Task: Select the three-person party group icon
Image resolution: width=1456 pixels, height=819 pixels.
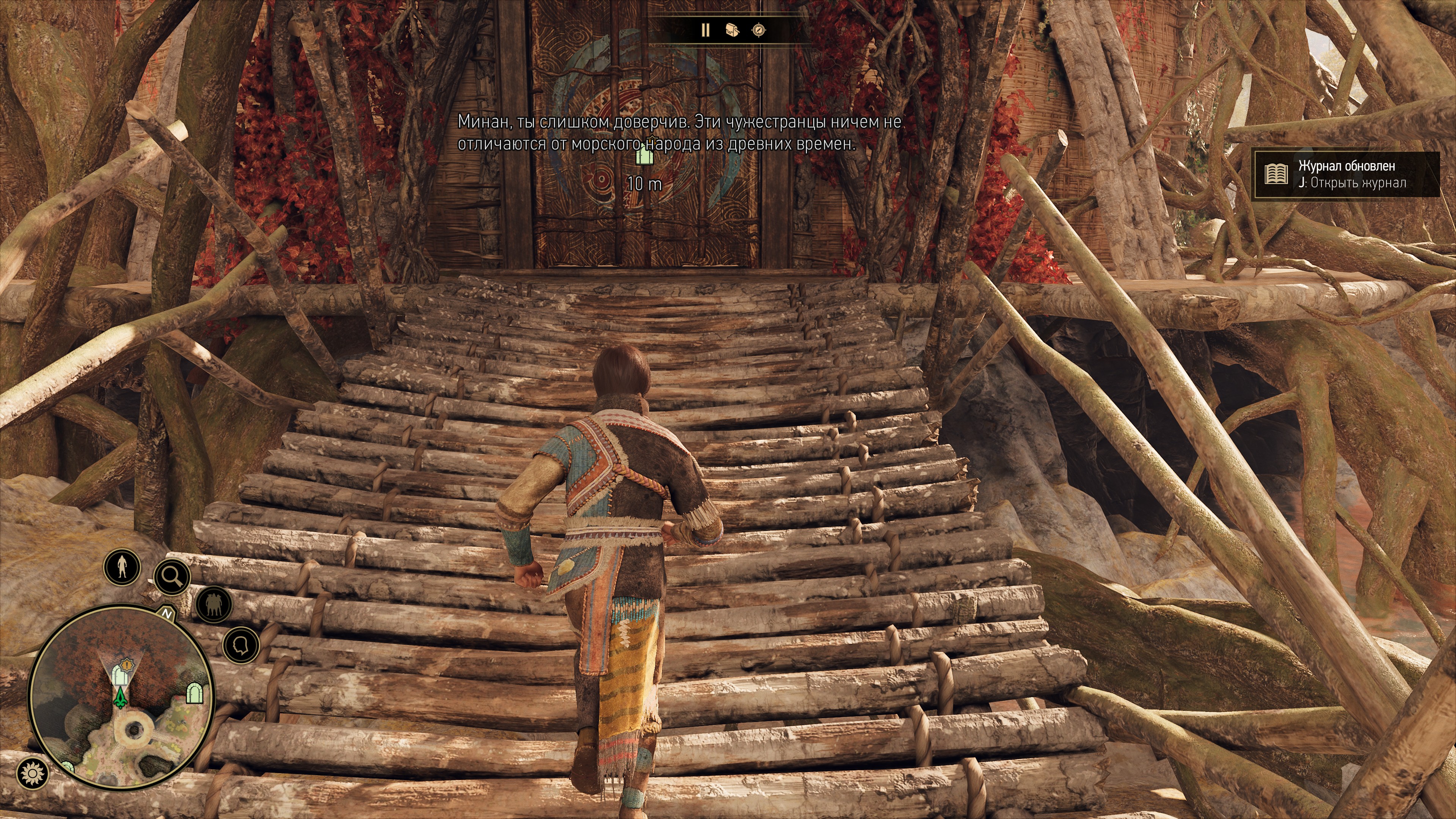Action: click(x=213, y=604)
